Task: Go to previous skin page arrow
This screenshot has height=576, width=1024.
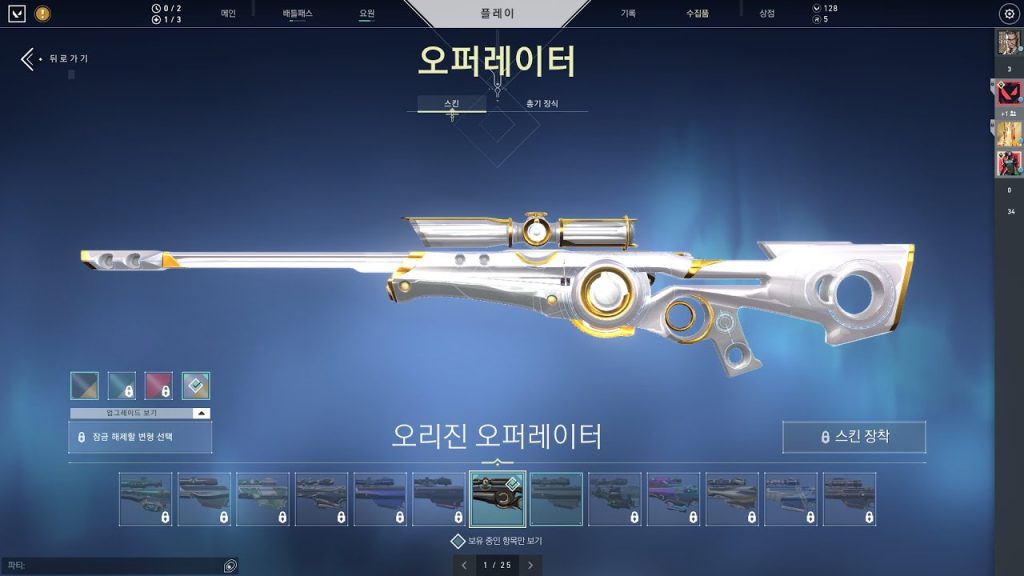Action: coord(464,565)
